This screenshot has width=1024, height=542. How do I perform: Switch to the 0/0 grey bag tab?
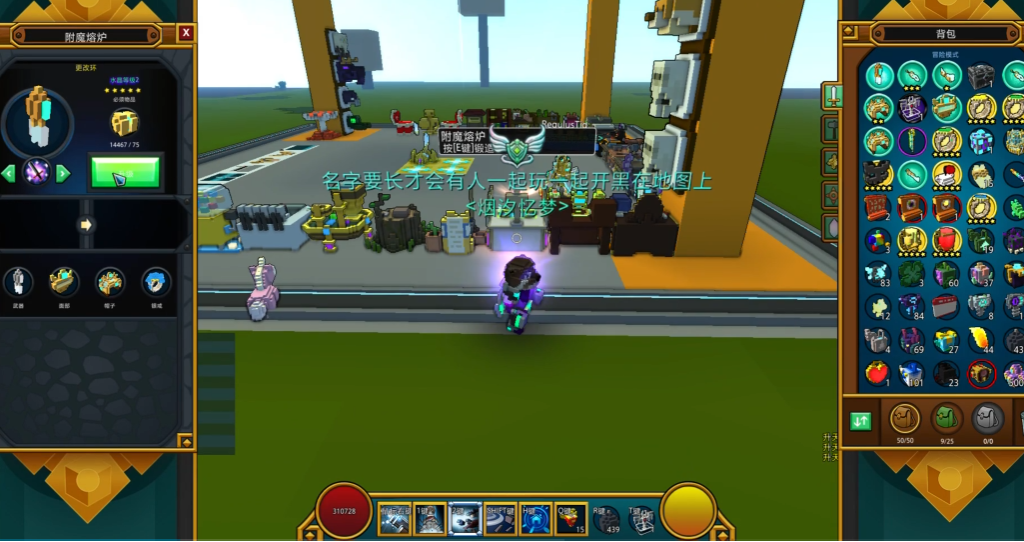click(988, 418)
